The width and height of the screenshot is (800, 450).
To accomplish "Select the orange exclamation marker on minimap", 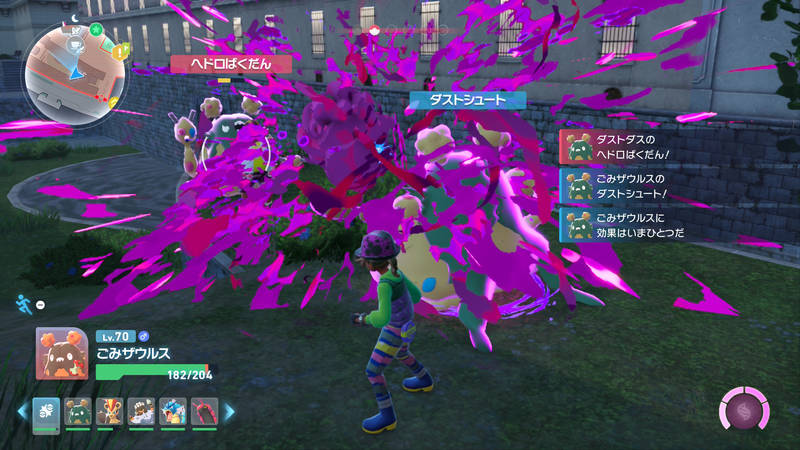I will (119, 52).
